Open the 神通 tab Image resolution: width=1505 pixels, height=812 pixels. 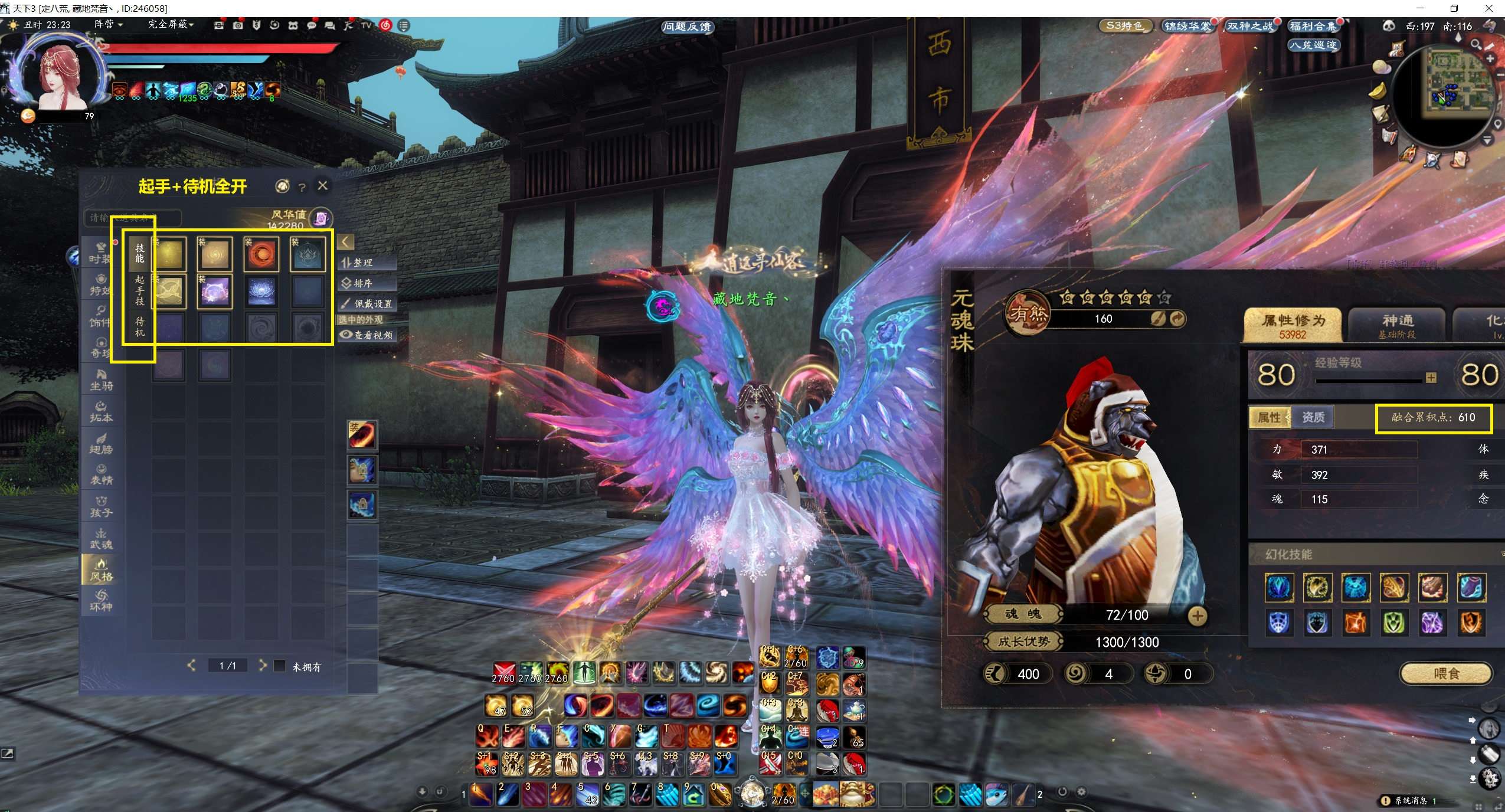click(x=1396, y=324)
